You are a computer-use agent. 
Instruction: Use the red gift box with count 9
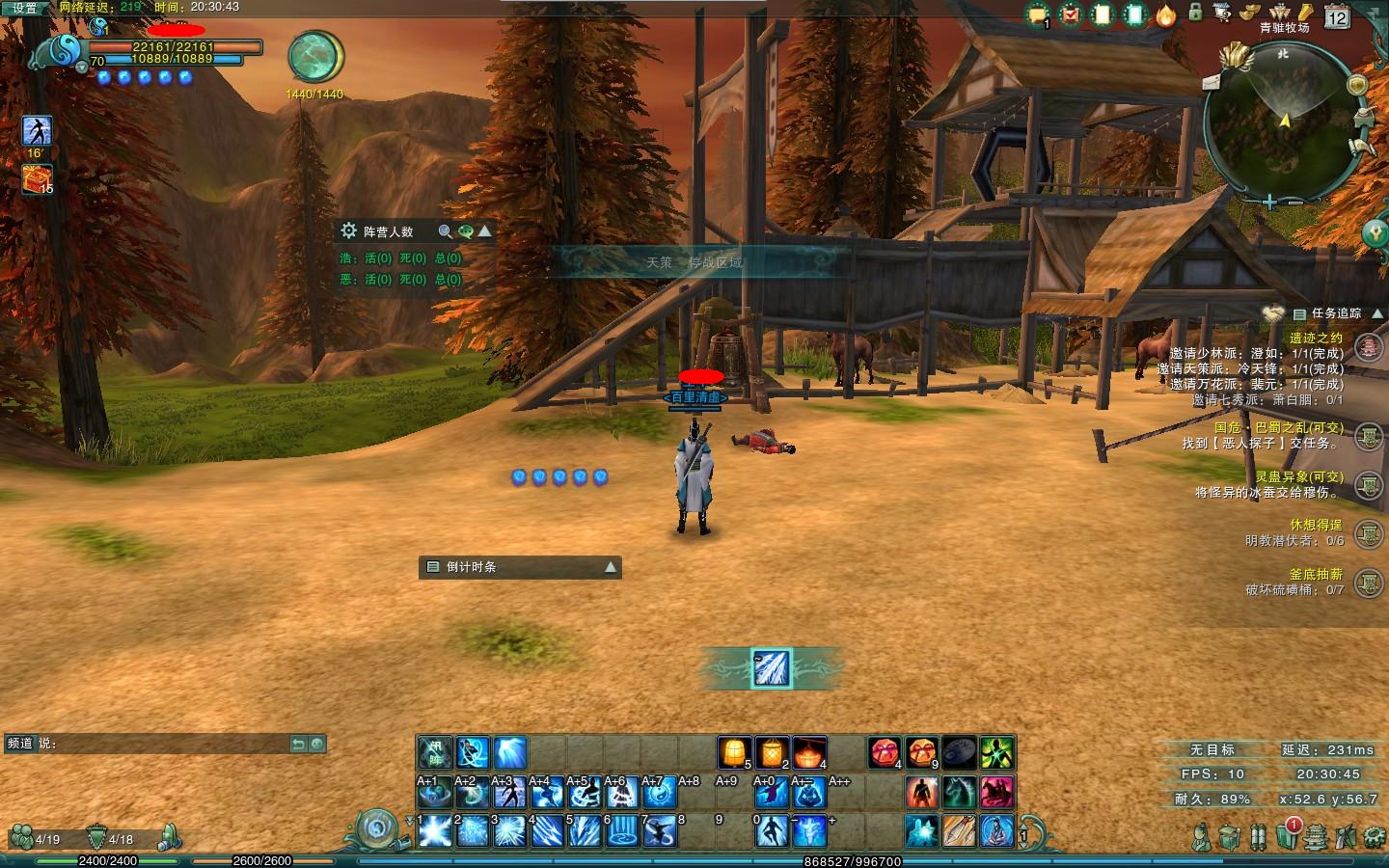[921, 752]
